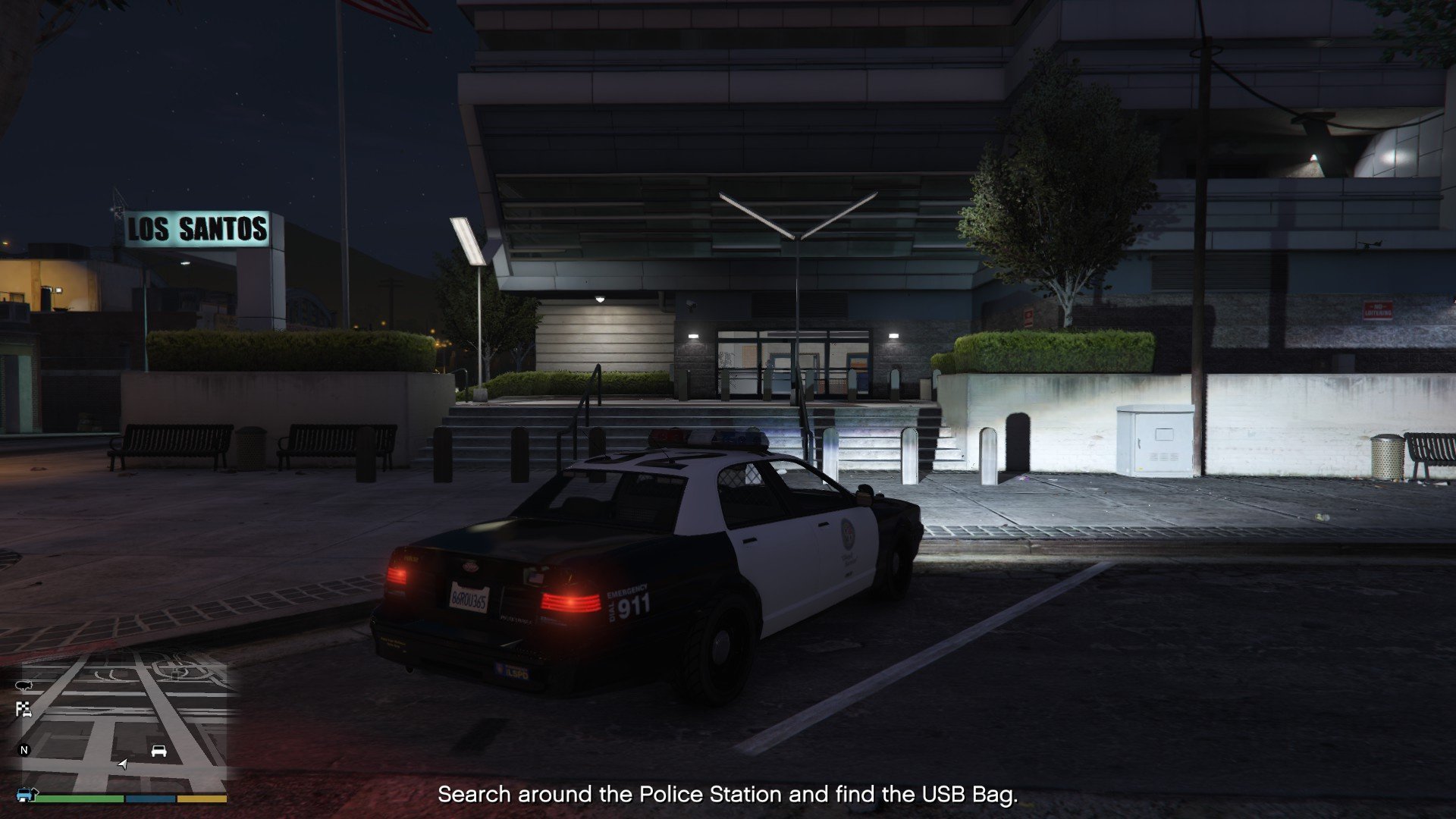Click the checkered flag race blip
The image size is (1456, 819).
coord(24,710)
